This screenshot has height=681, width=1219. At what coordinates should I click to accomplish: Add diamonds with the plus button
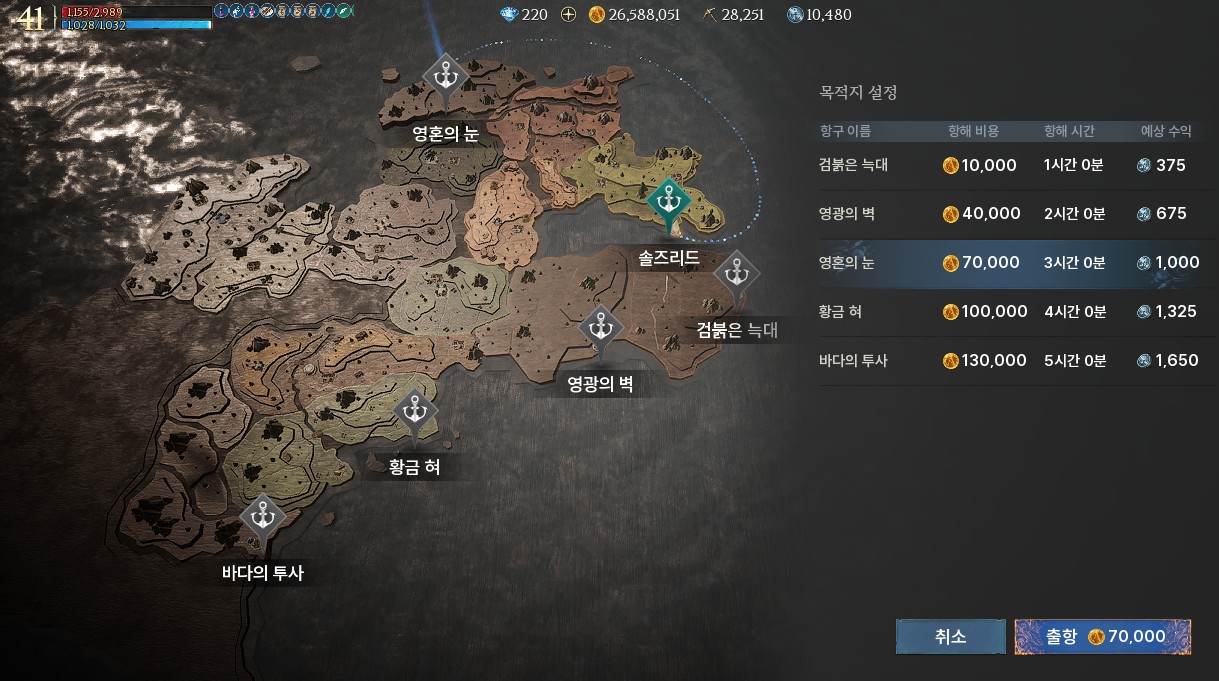tap(569, 15)
